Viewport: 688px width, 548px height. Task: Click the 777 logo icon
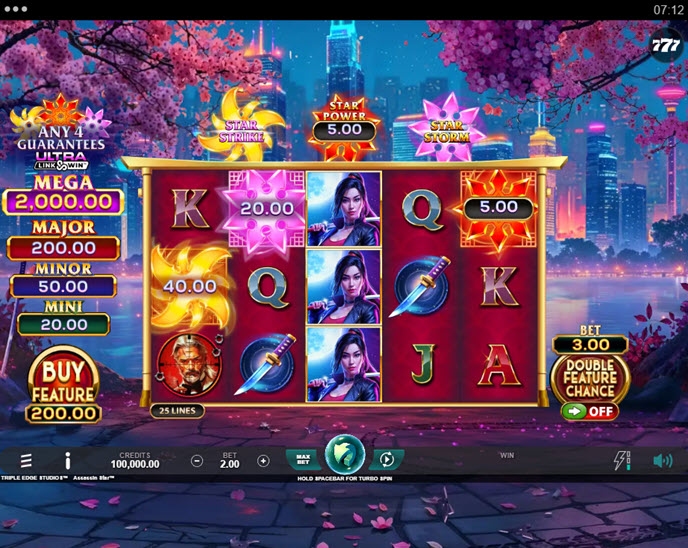click(665, 45)
